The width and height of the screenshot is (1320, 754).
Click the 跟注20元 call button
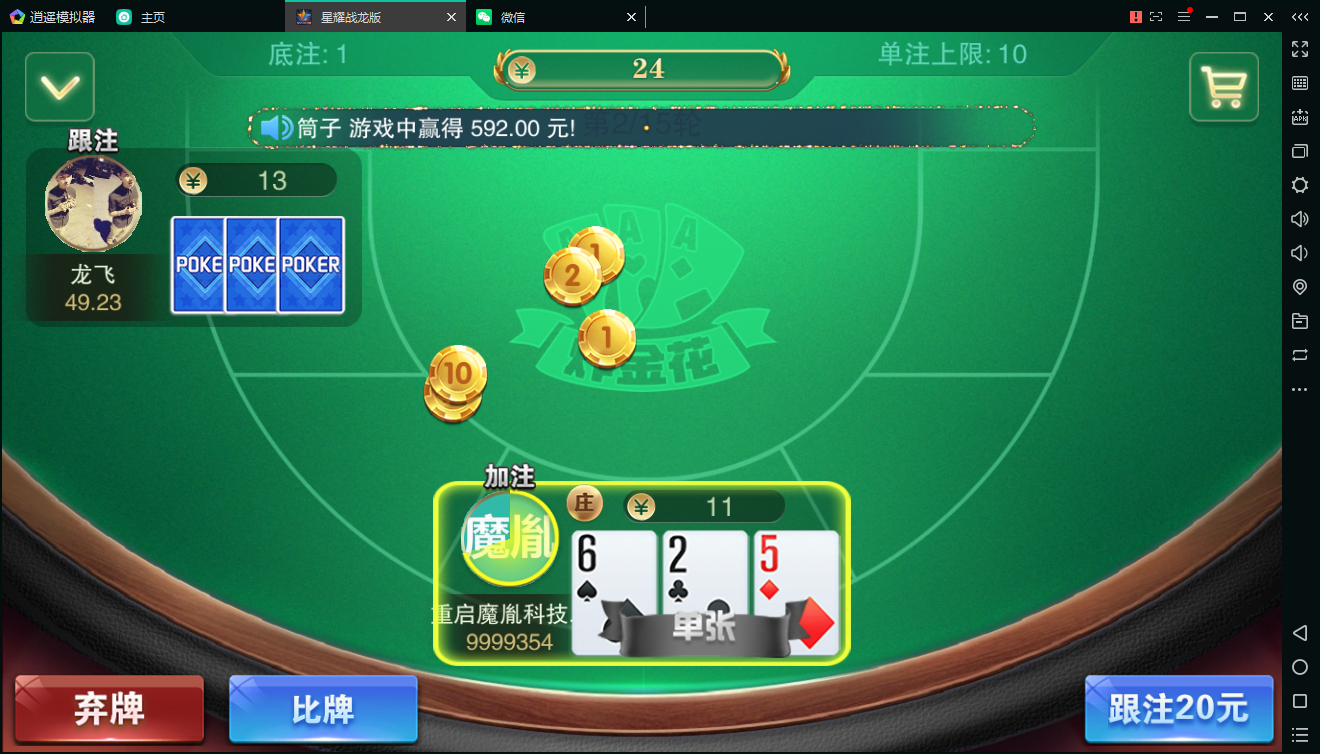[x=1180, y=708]
